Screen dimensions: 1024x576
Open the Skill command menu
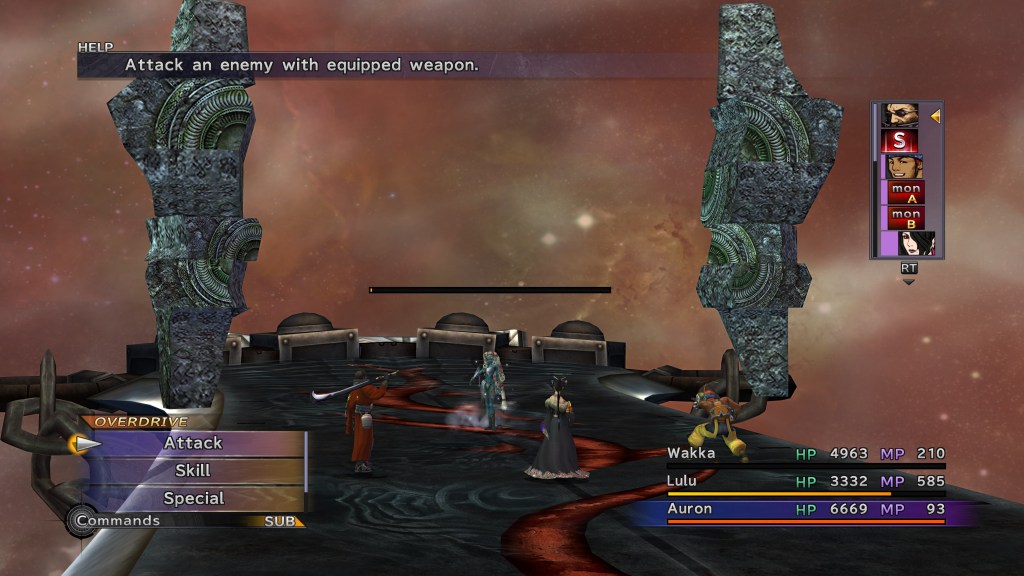click(193, 470)
